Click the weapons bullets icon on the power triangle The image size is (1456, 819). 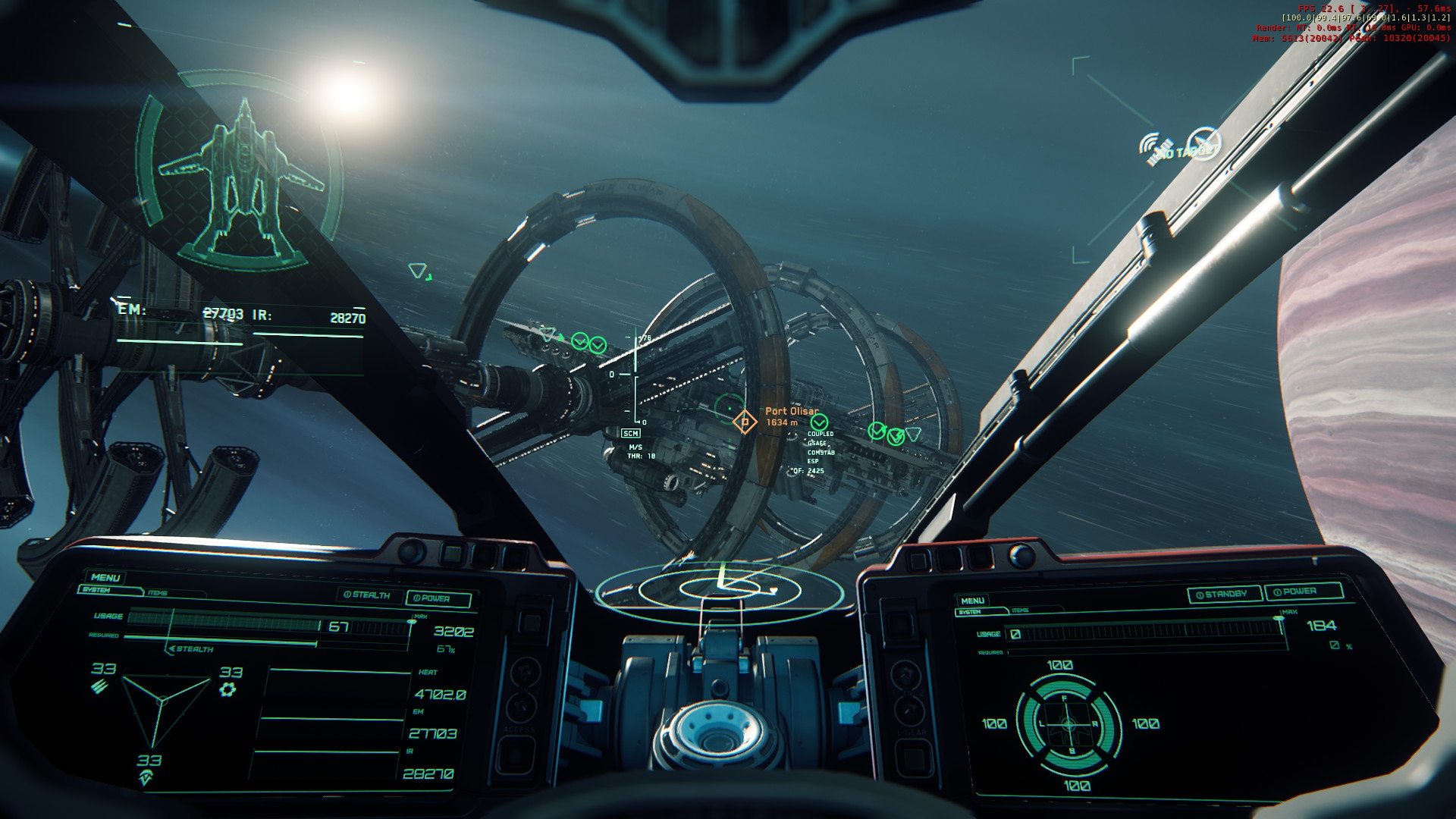click(x=99, y=687)
